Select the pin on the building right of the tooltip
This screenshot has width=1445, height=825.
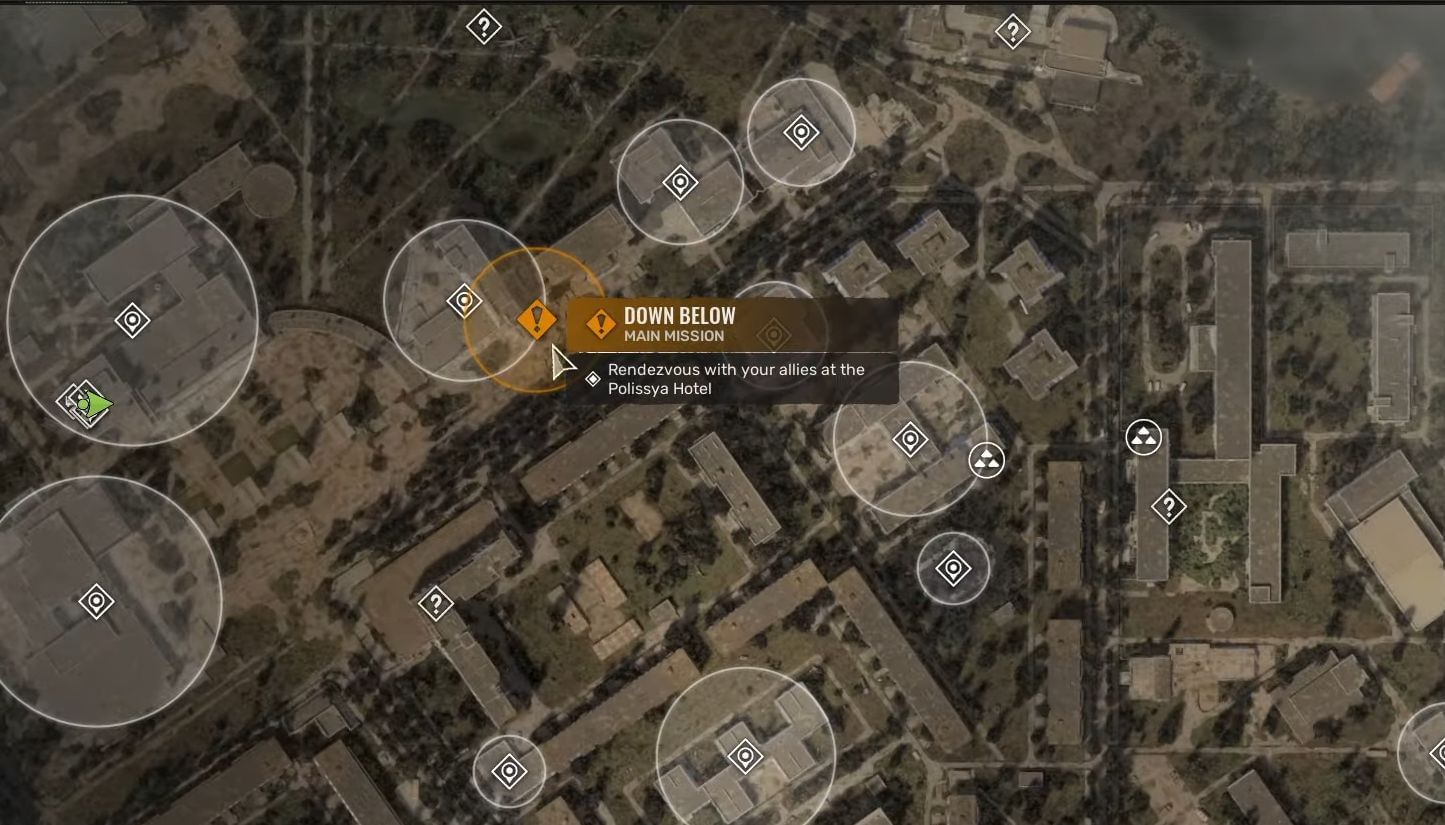pyautogui.click(x=909, y=436)
